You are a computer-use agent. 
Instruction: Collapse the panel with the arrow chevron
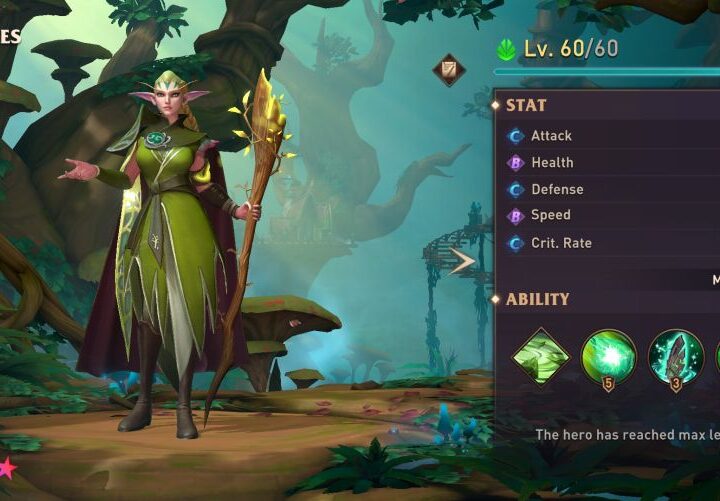coord(462,262)
